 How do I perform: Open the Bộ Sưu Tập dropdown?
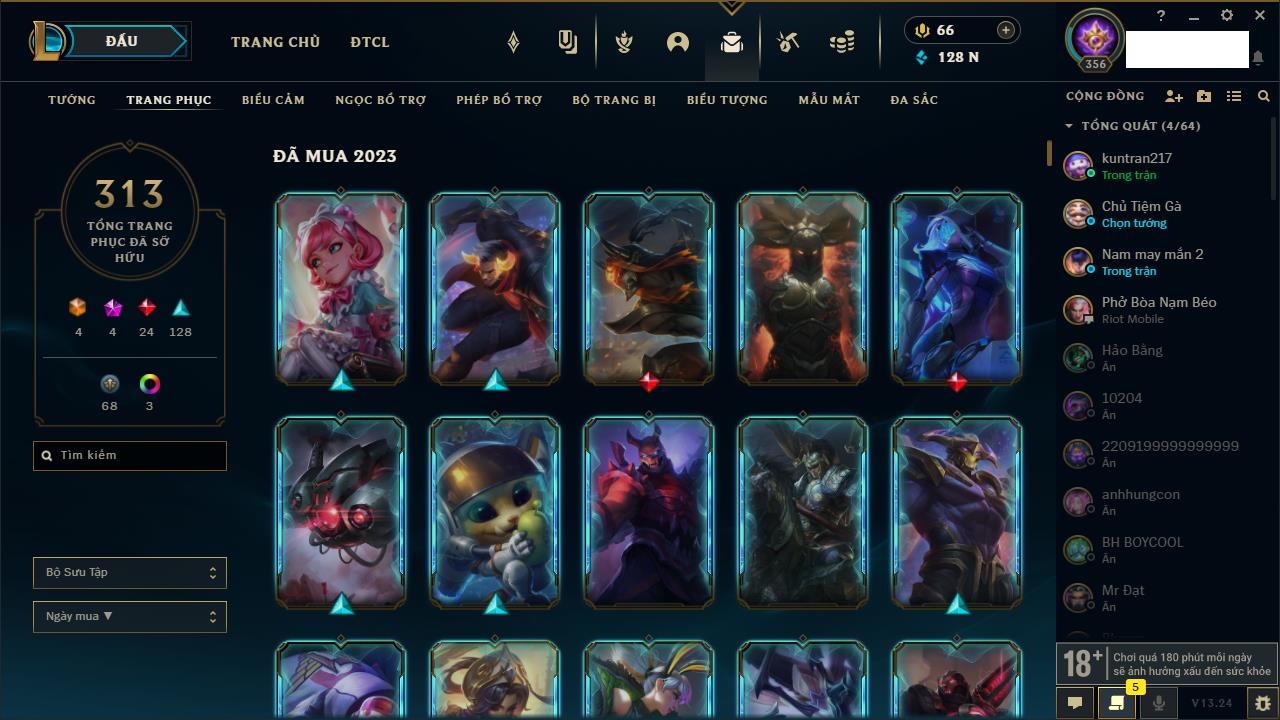coord(130,573)
